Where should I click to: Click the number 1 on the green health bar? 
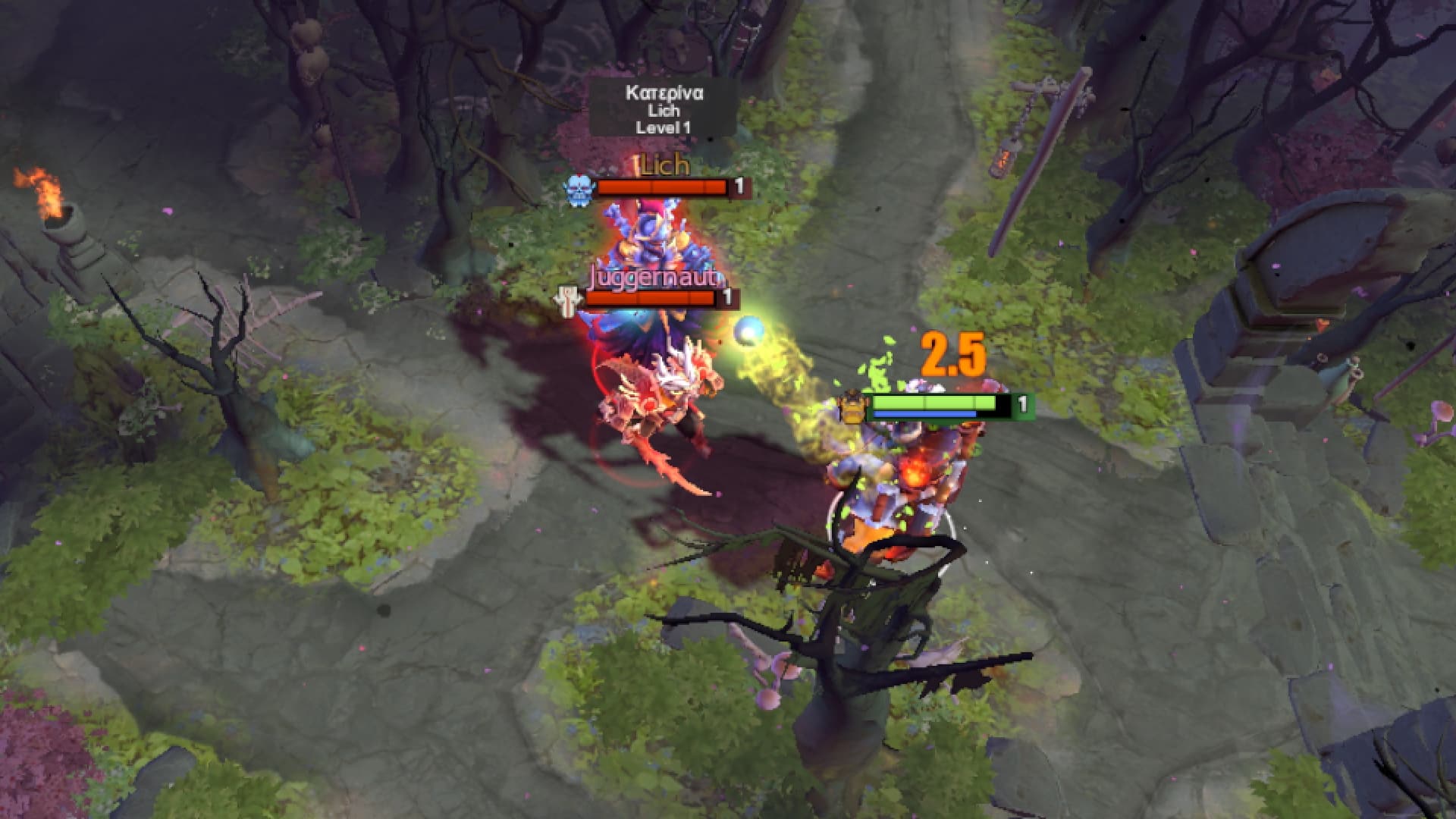[1025, 404]
